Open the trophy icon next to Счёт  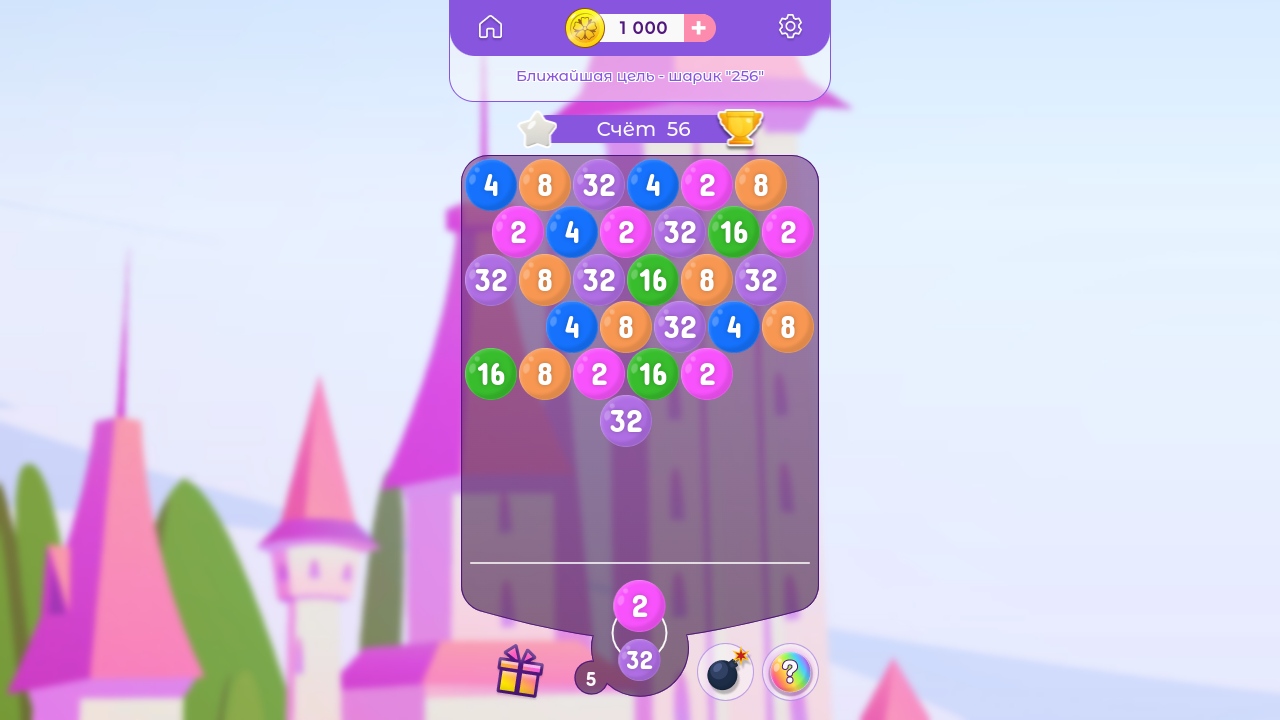[x=740, y=128]
